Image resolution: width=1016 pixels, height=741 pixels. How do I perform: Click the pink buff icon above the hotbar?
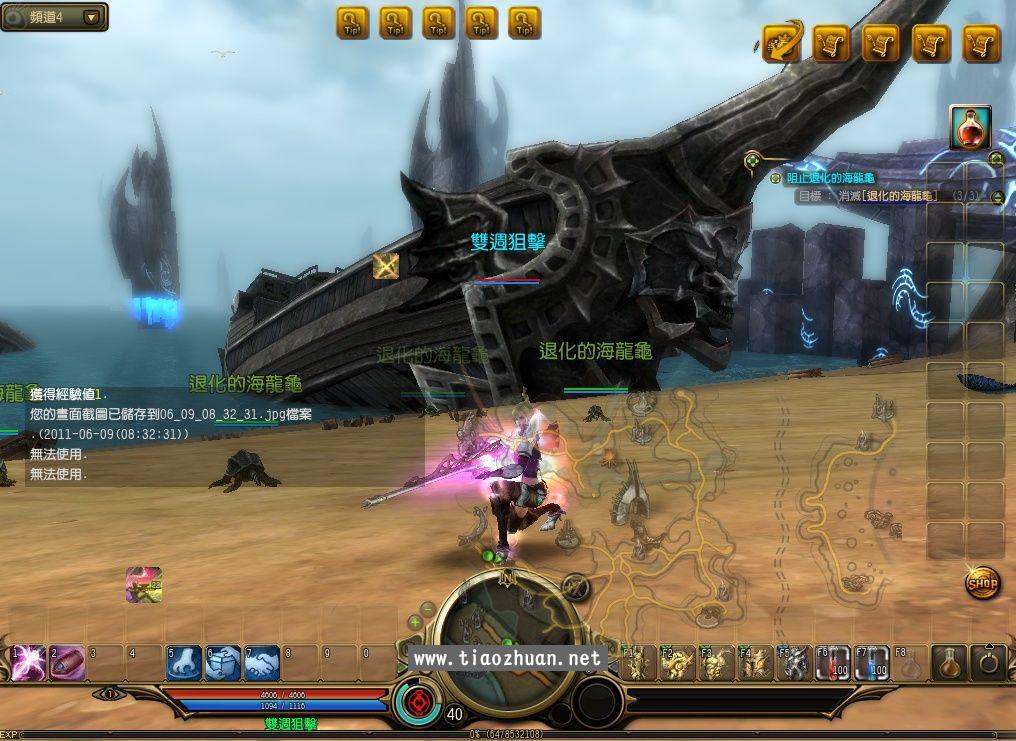(144, 585)
